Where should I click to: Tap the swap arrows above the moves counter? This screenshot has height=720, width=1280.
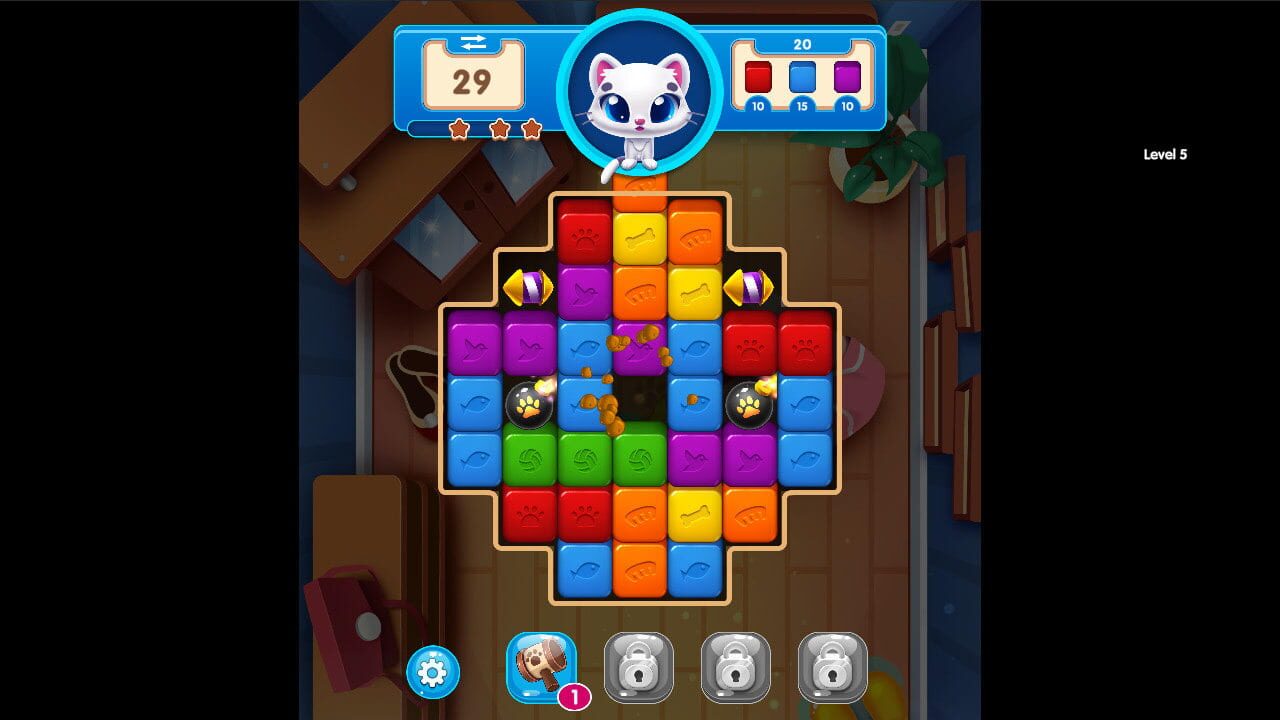coord(474,43)
